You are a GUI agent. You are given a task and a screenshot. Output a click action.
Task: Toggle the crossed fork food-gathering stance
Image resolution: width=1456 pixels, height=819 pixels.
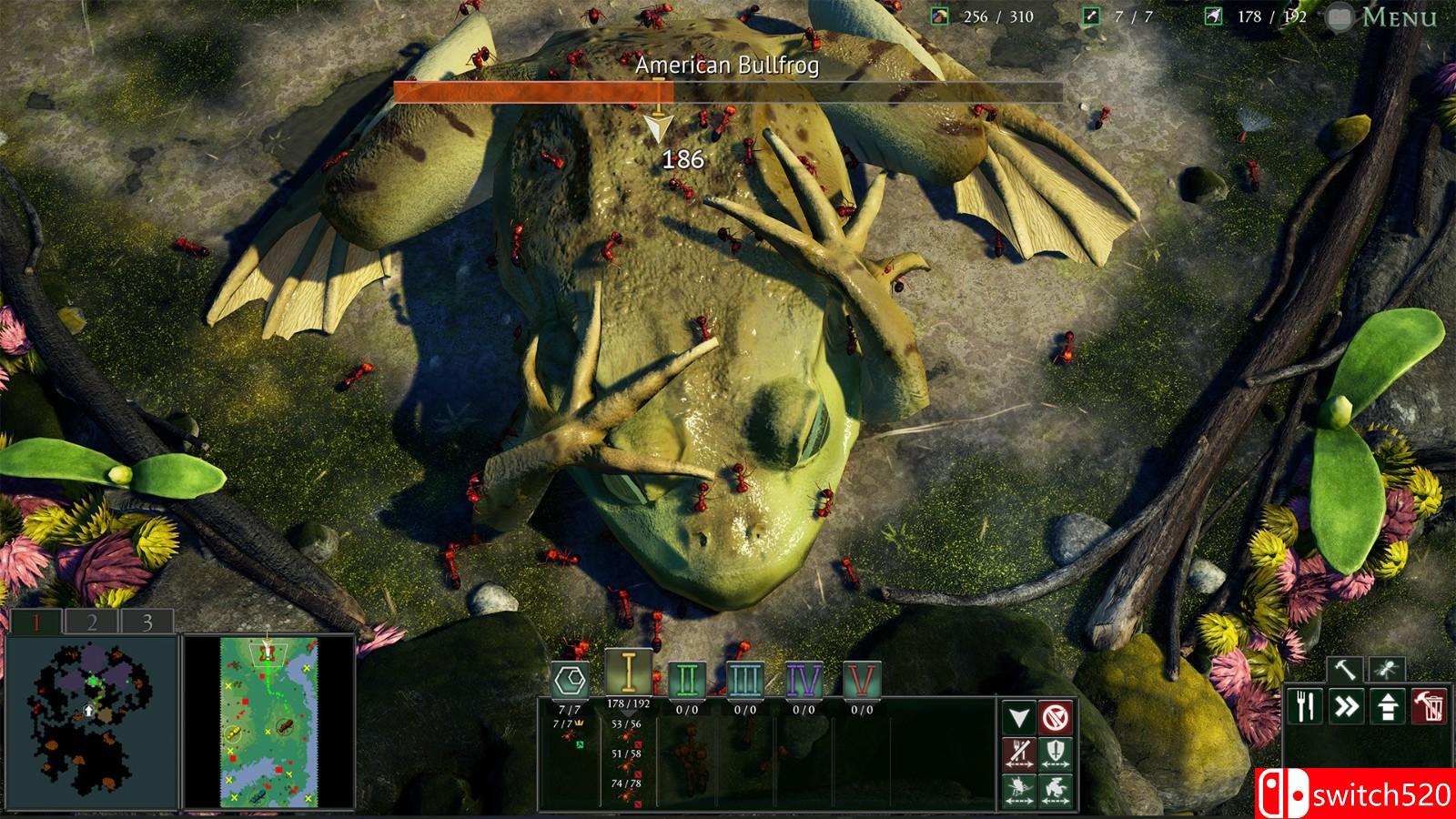[x=1019, y=753]
